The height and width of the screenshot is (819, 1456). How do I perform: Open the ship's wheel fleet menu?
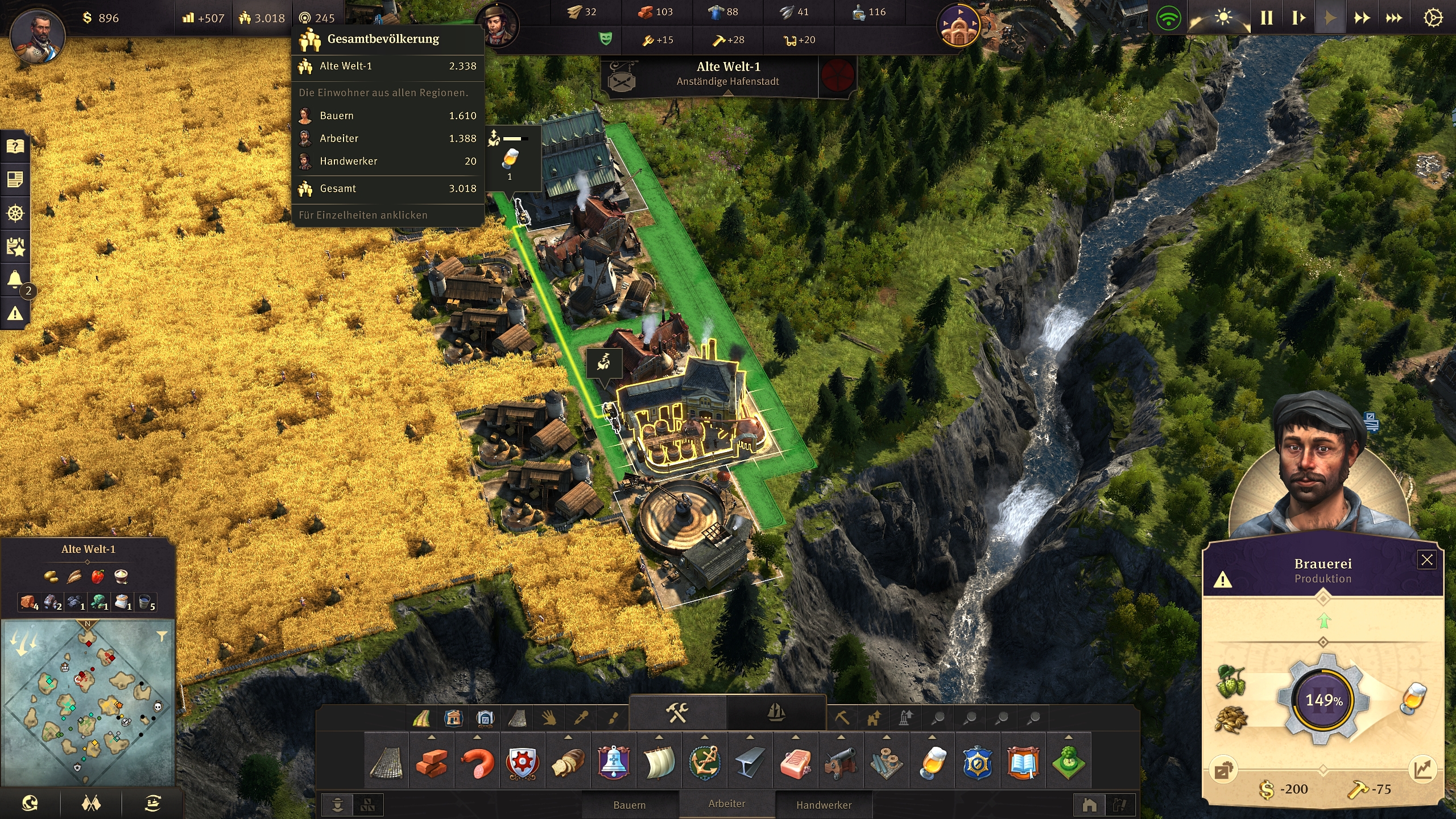pos(15,213)
